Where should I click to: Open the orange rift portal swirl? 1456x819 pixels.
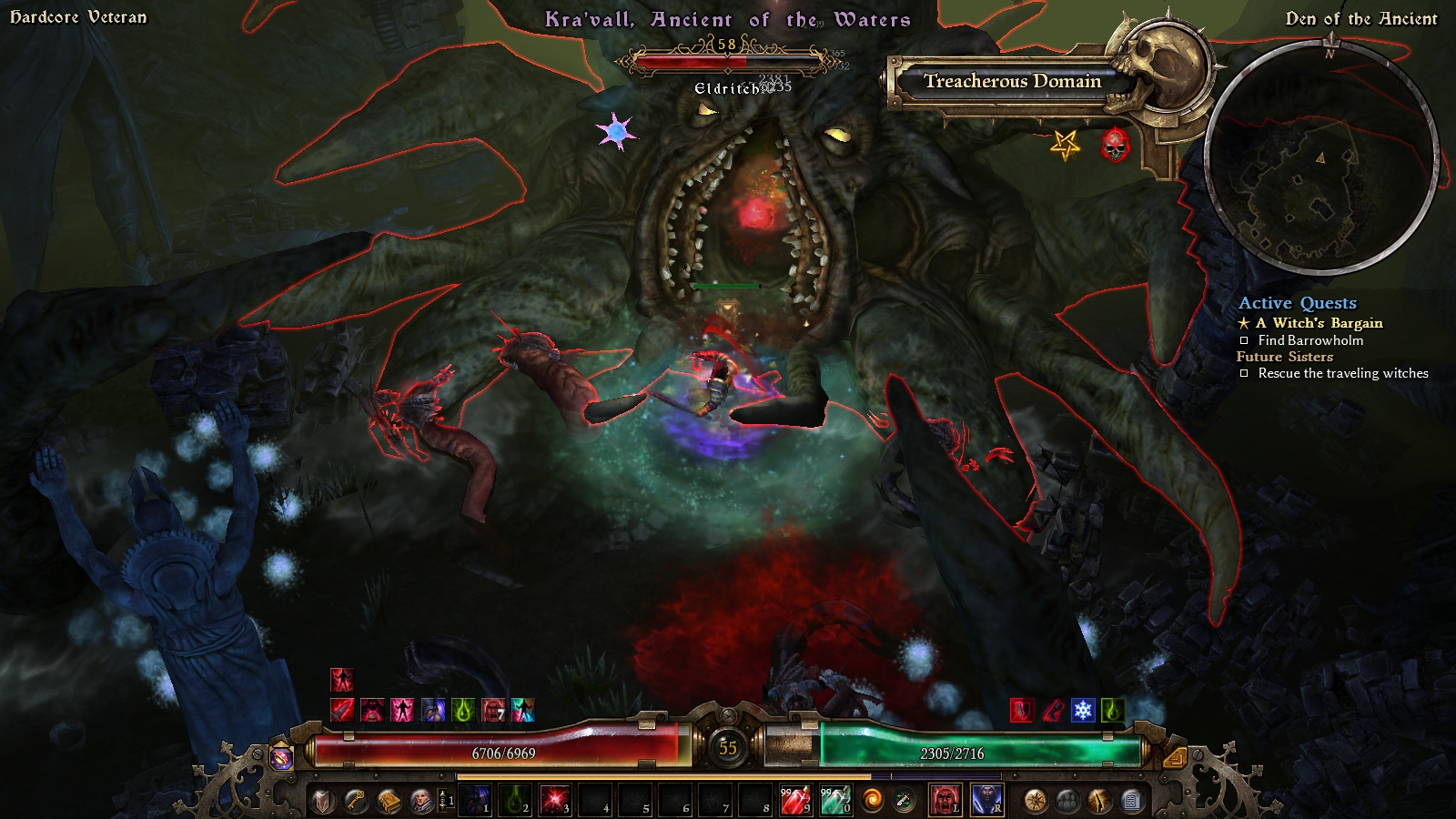(873, 801)
